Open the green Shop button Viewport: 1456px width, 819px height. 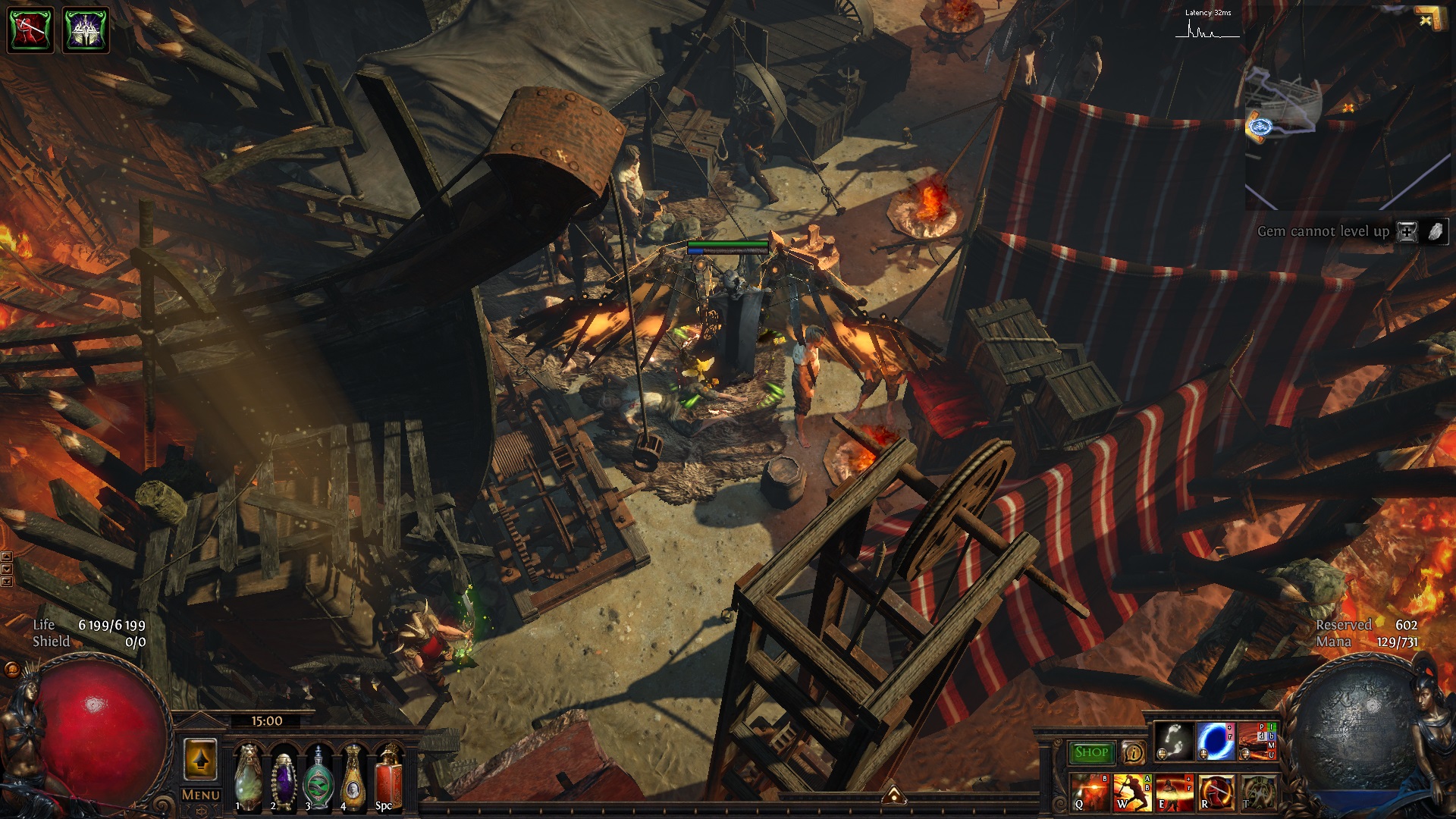tap(1091, 752)
